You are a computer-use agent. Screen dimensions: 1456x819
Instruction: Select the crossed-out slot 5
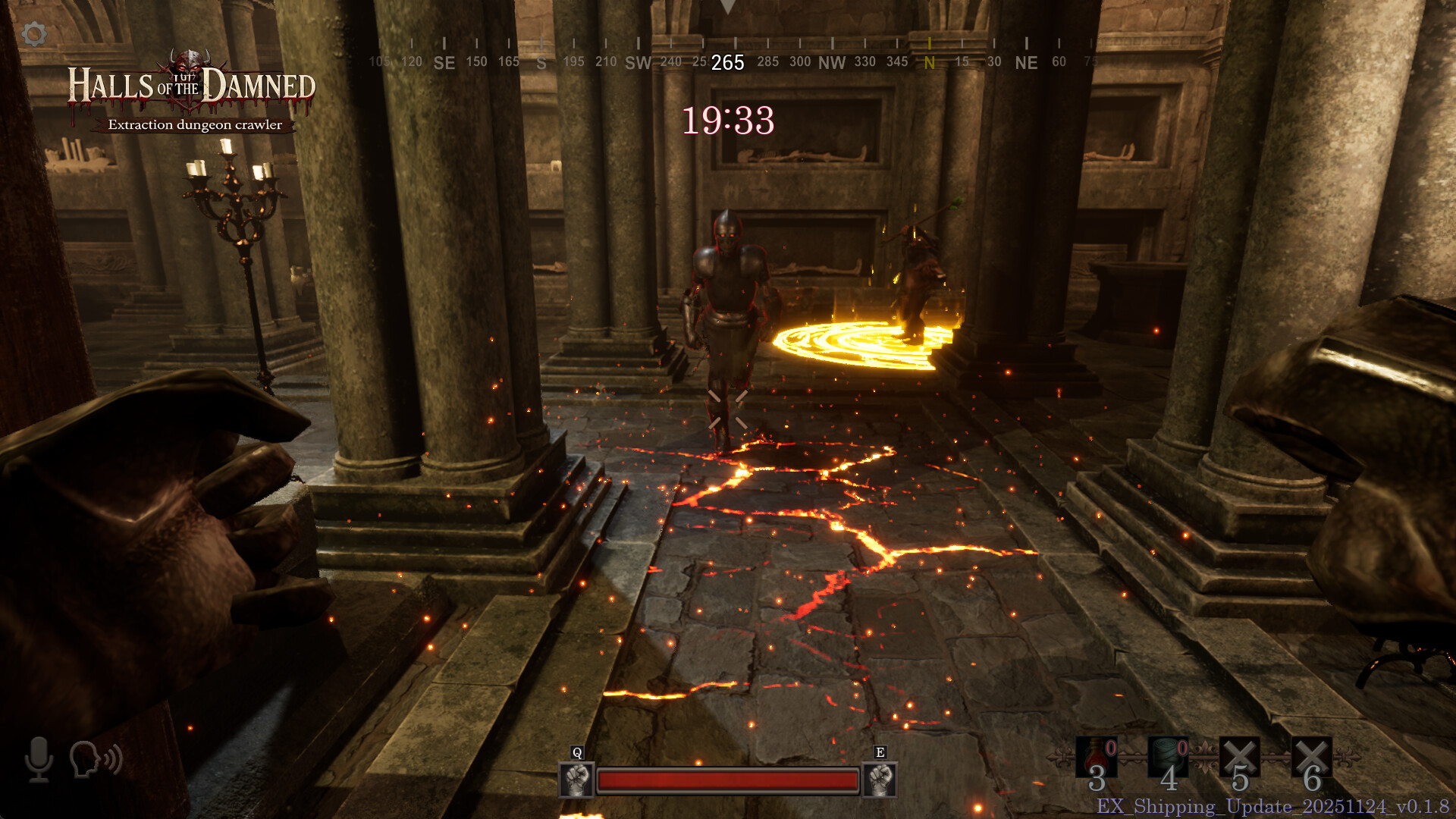[1240, 758]
